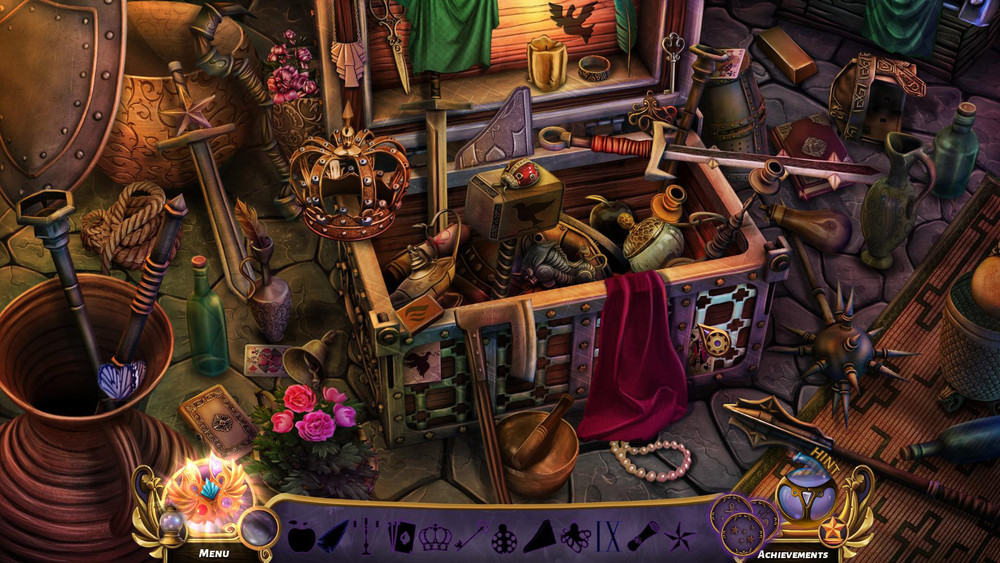The width and height of the screenshot is (1000, 563).
Task: Click the triple coin medallion icon
Action: [738, 521]
